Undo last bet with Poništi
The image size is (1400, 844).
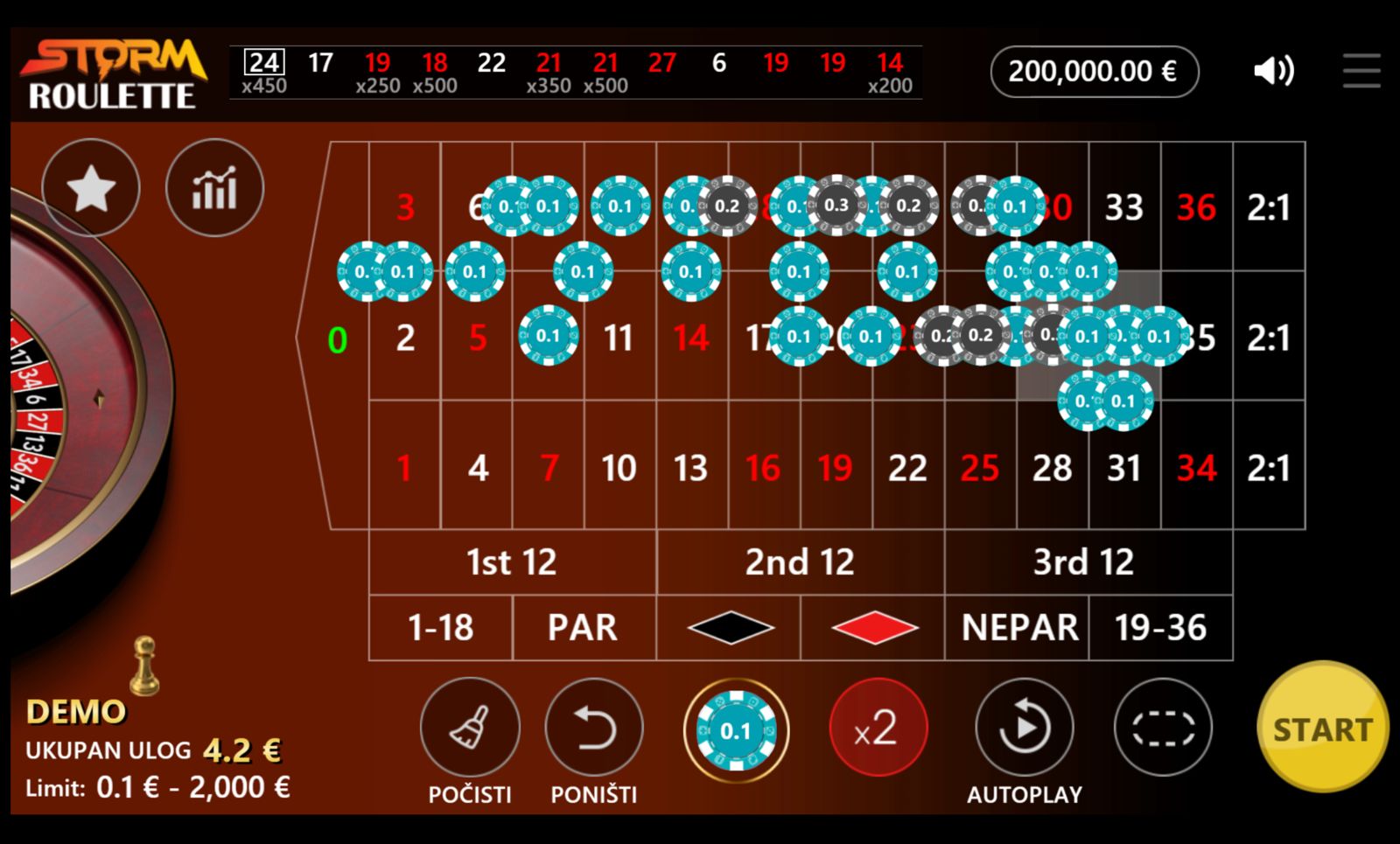[x=594, y=728]
